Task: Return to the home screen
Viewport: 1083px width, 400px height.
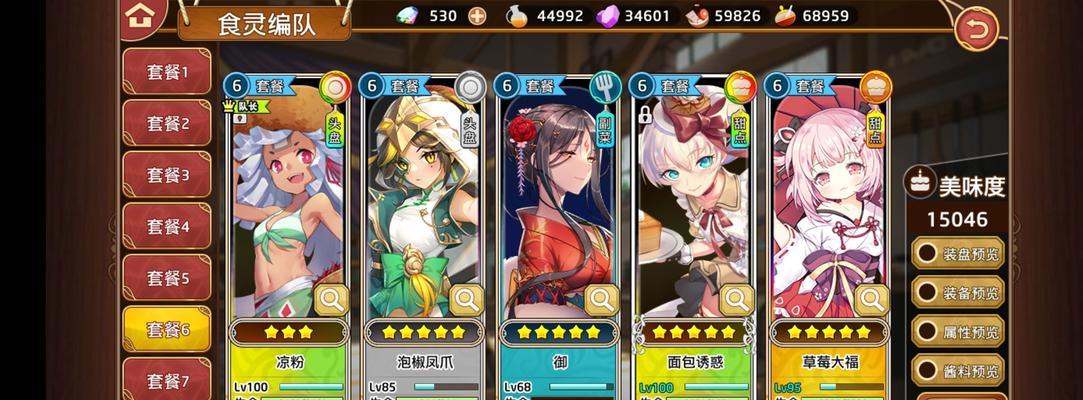Action: (142, 14)
